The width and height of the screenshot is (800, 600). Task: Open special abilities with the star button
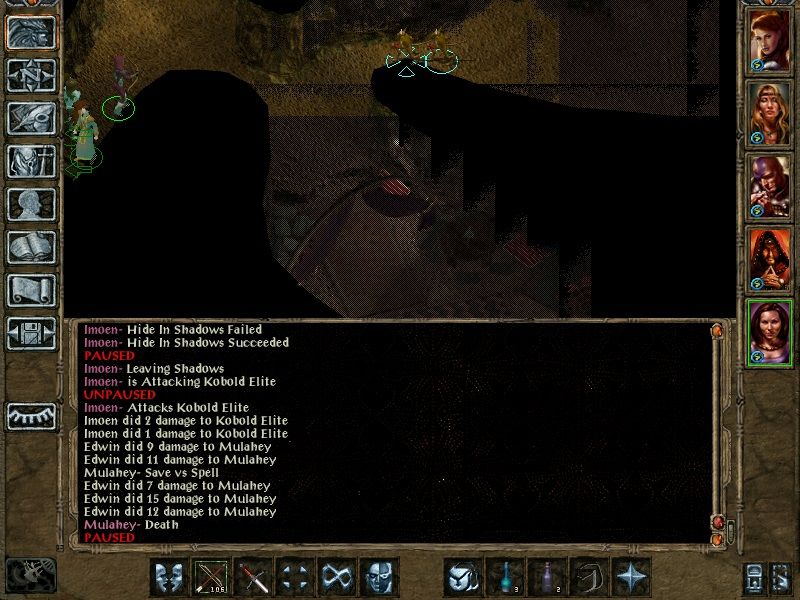(631, 577)
